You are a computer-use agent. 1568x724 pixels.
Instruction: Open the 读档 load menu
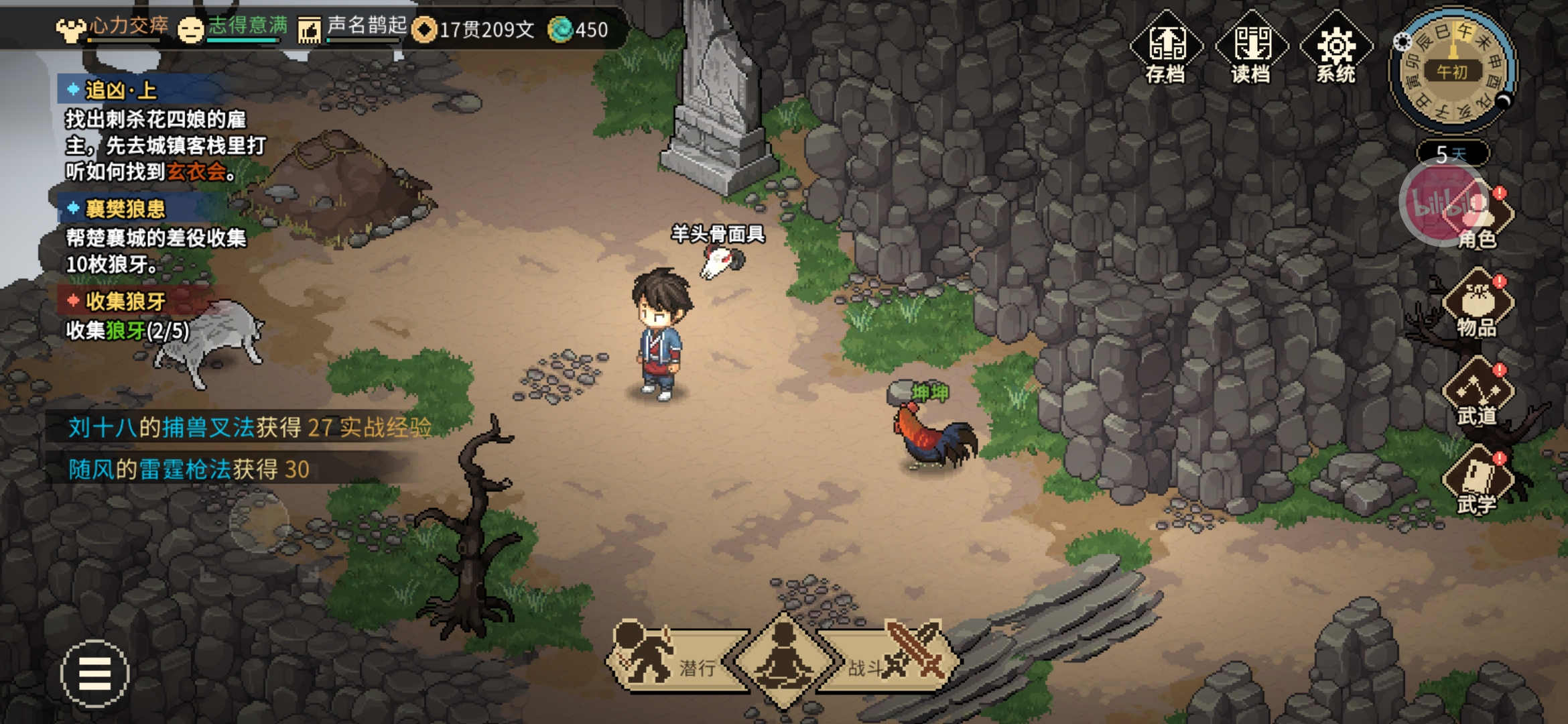[x=1251, y=48]
